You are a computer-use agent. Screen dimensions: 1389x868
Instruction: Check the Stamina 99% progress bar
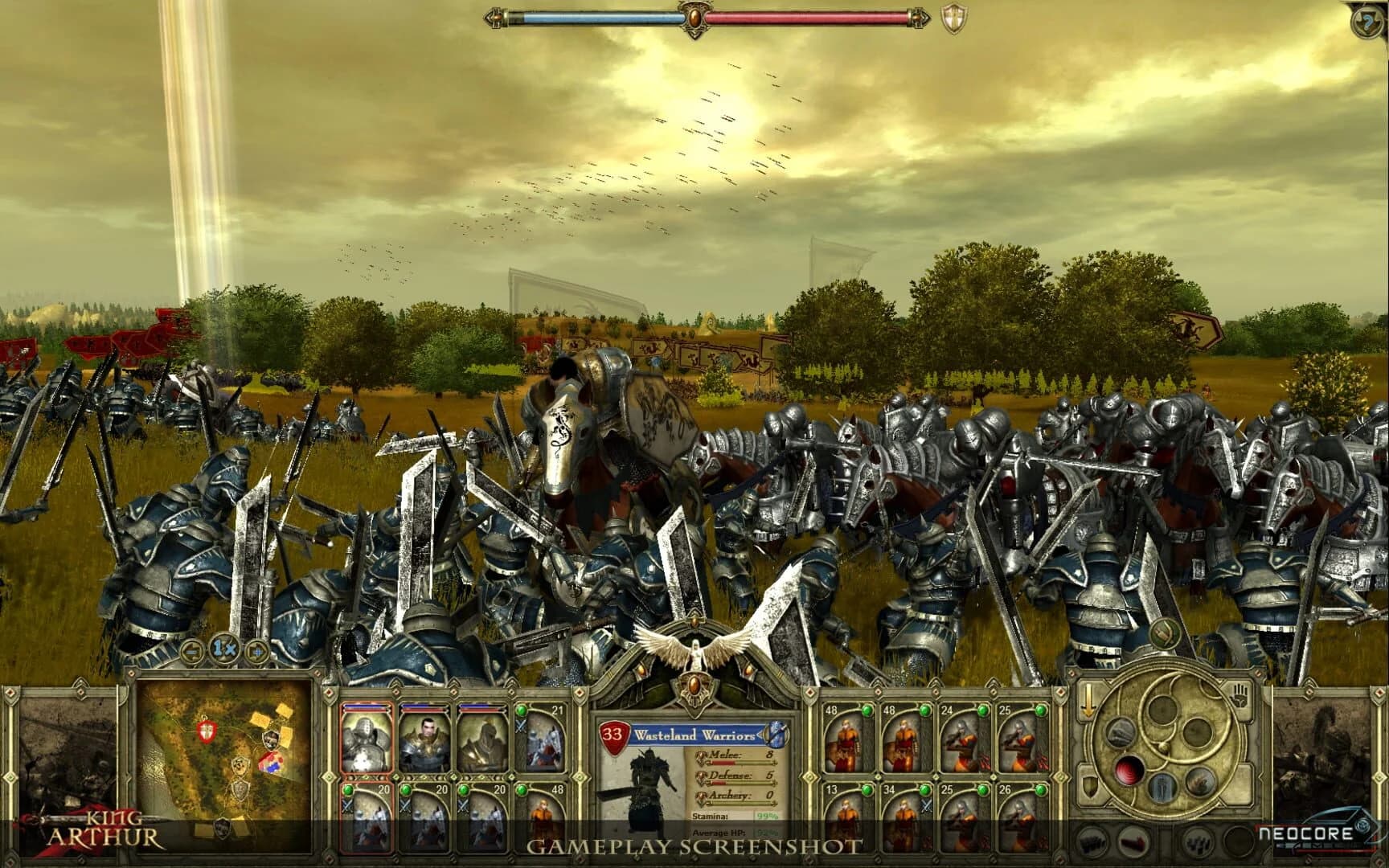[767, 817]
